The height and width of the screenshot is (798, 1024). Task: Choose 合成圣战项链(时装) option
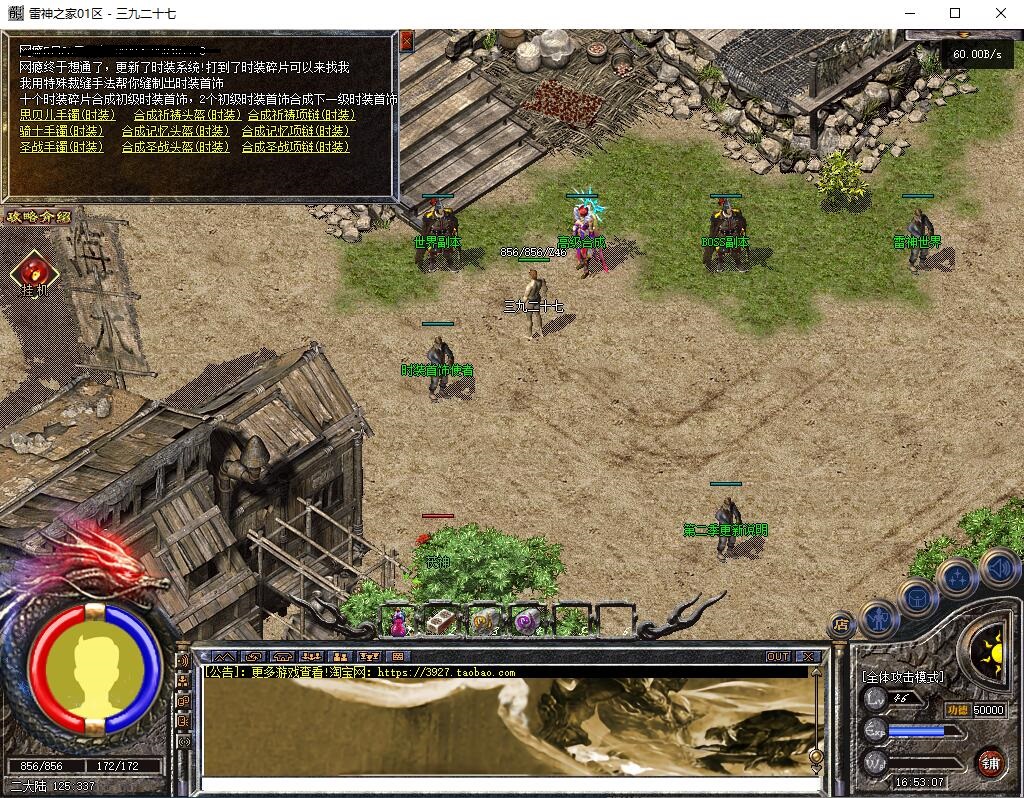click(295, 147)
